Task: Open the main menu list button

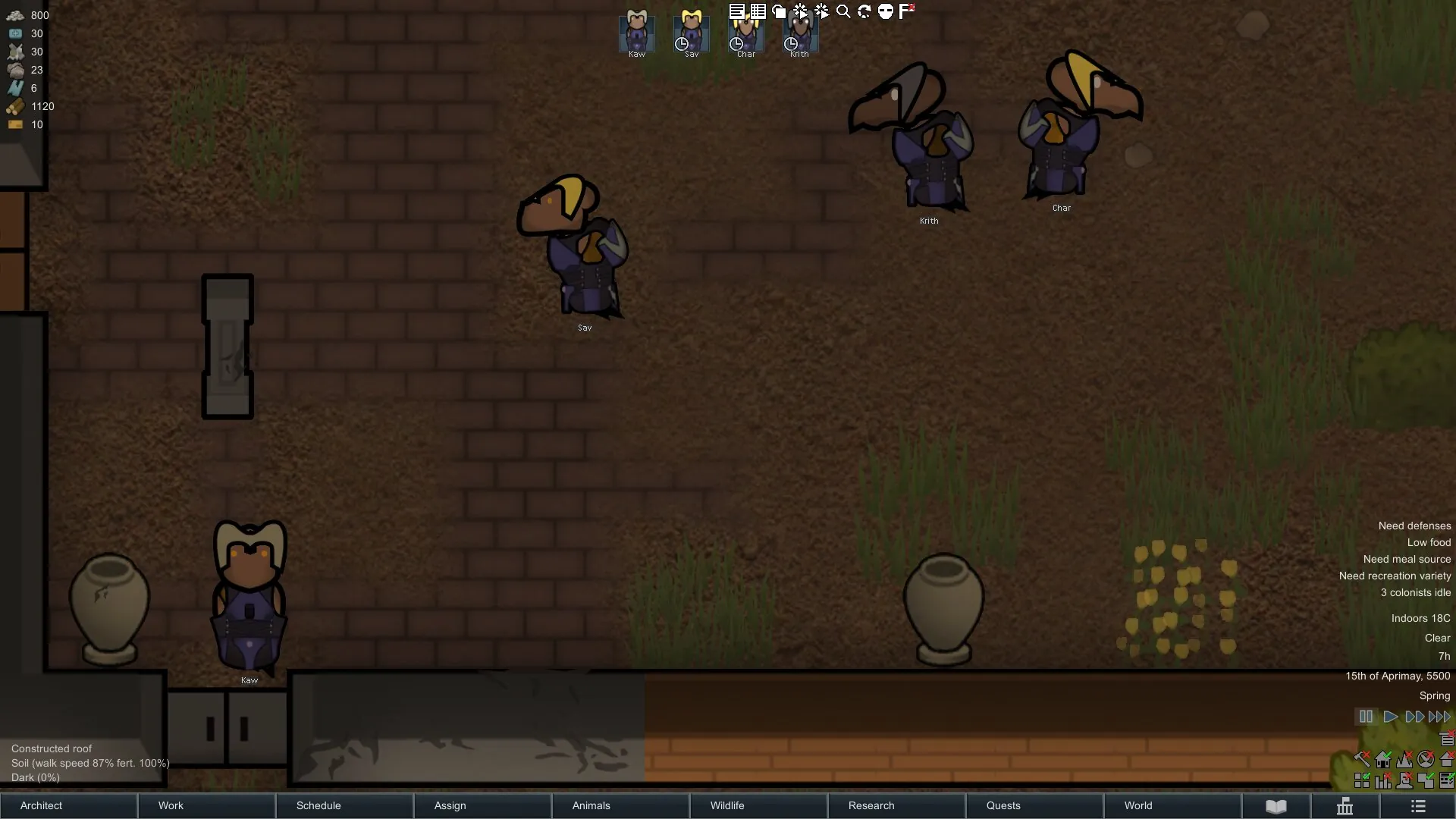Action: [1418, 806]
